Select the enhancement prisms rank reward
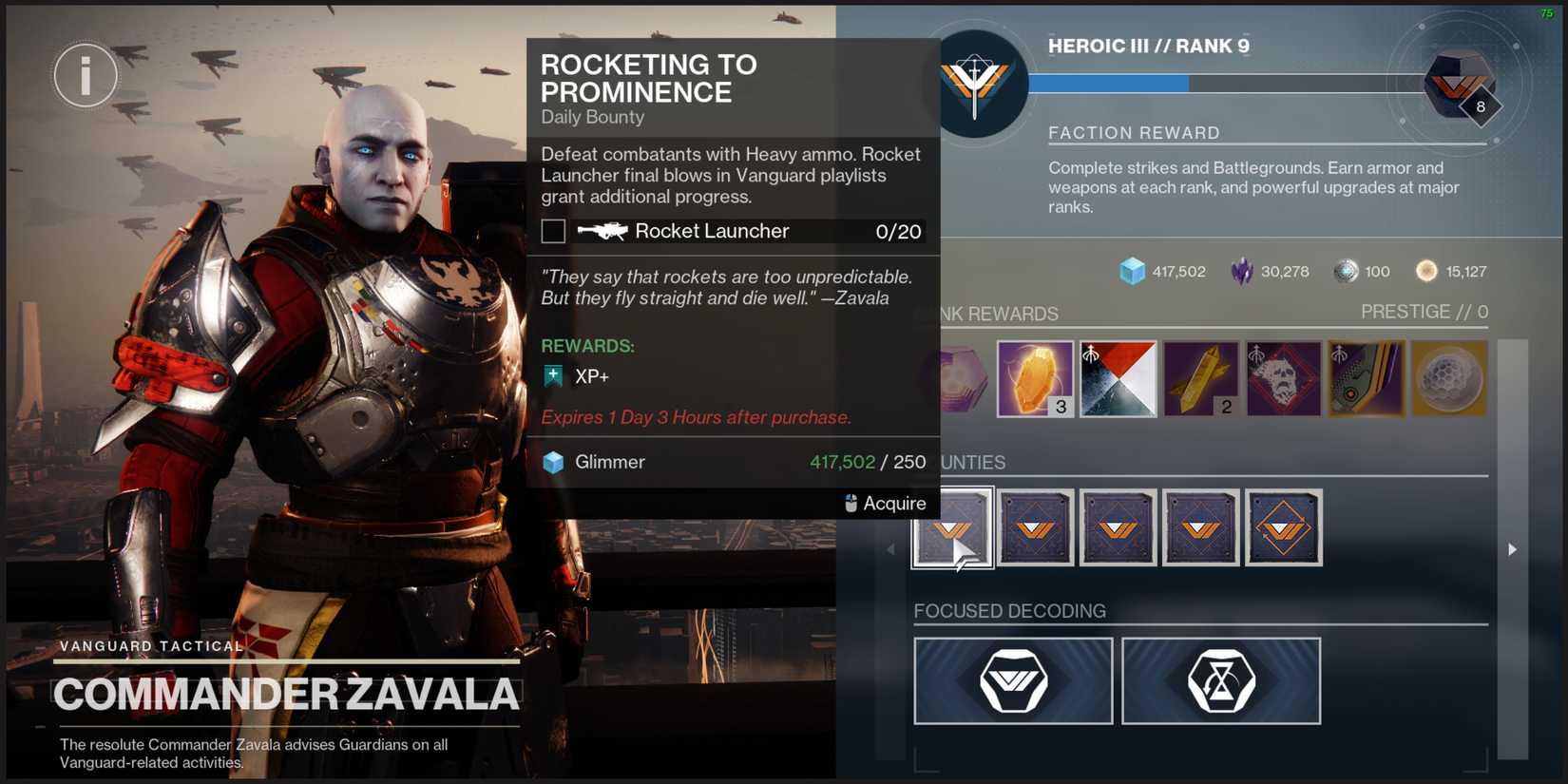 coord(1035,377)
